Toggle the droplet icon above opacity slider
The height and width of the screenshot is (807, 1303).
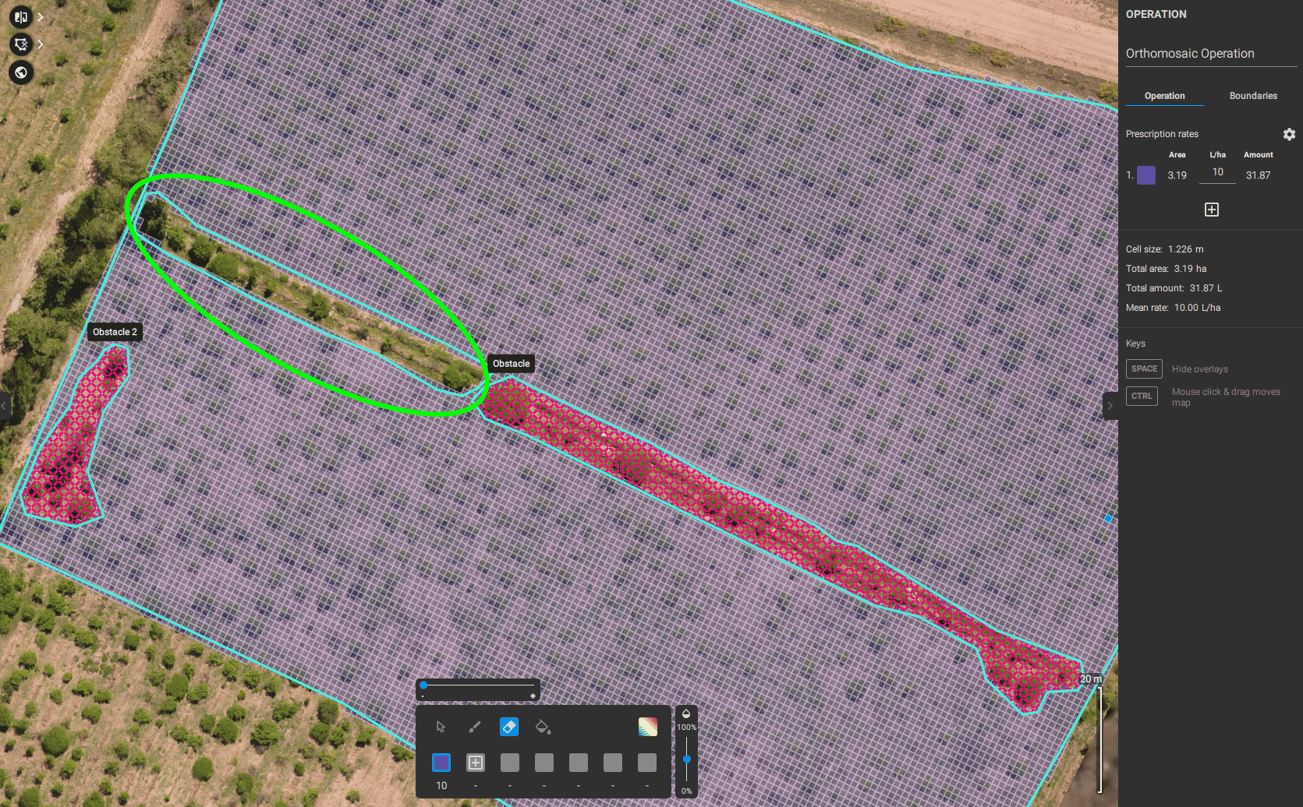coord(686,713)
